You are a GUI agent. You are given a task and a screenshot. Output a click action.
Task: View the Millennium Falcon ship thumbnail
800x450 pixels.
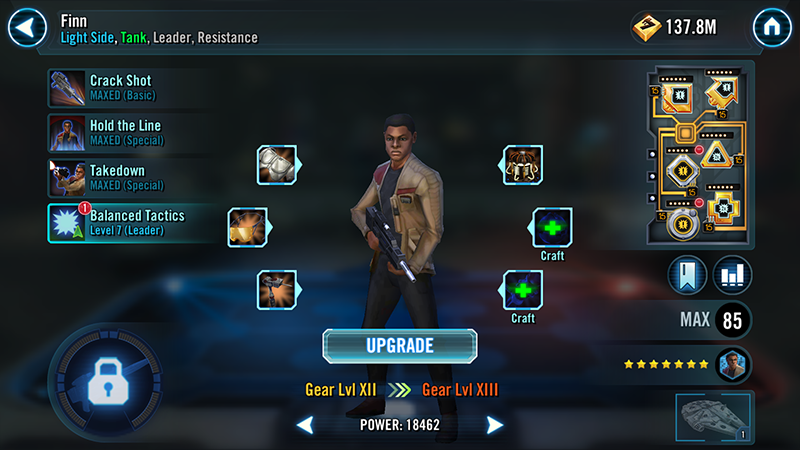[712, 416]
